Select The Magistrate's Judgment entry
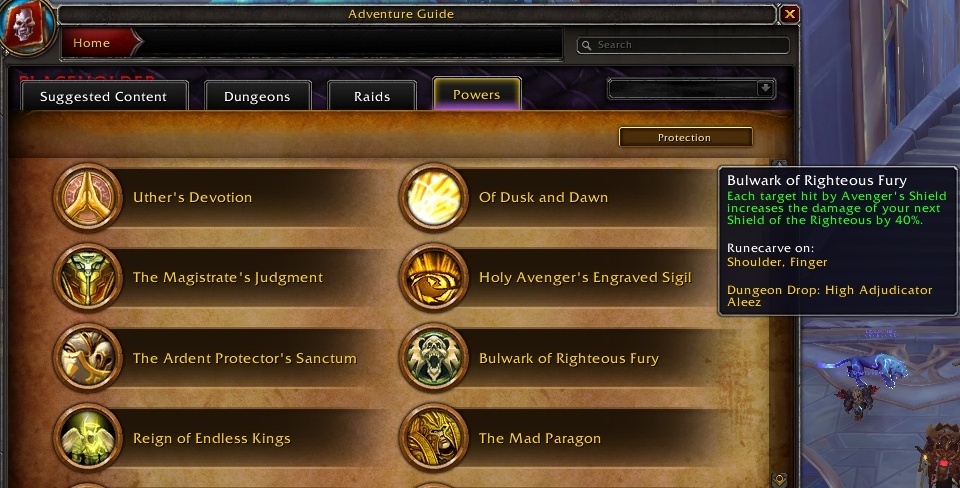Viewport: 960px width, 488px height. pos(227,277)
